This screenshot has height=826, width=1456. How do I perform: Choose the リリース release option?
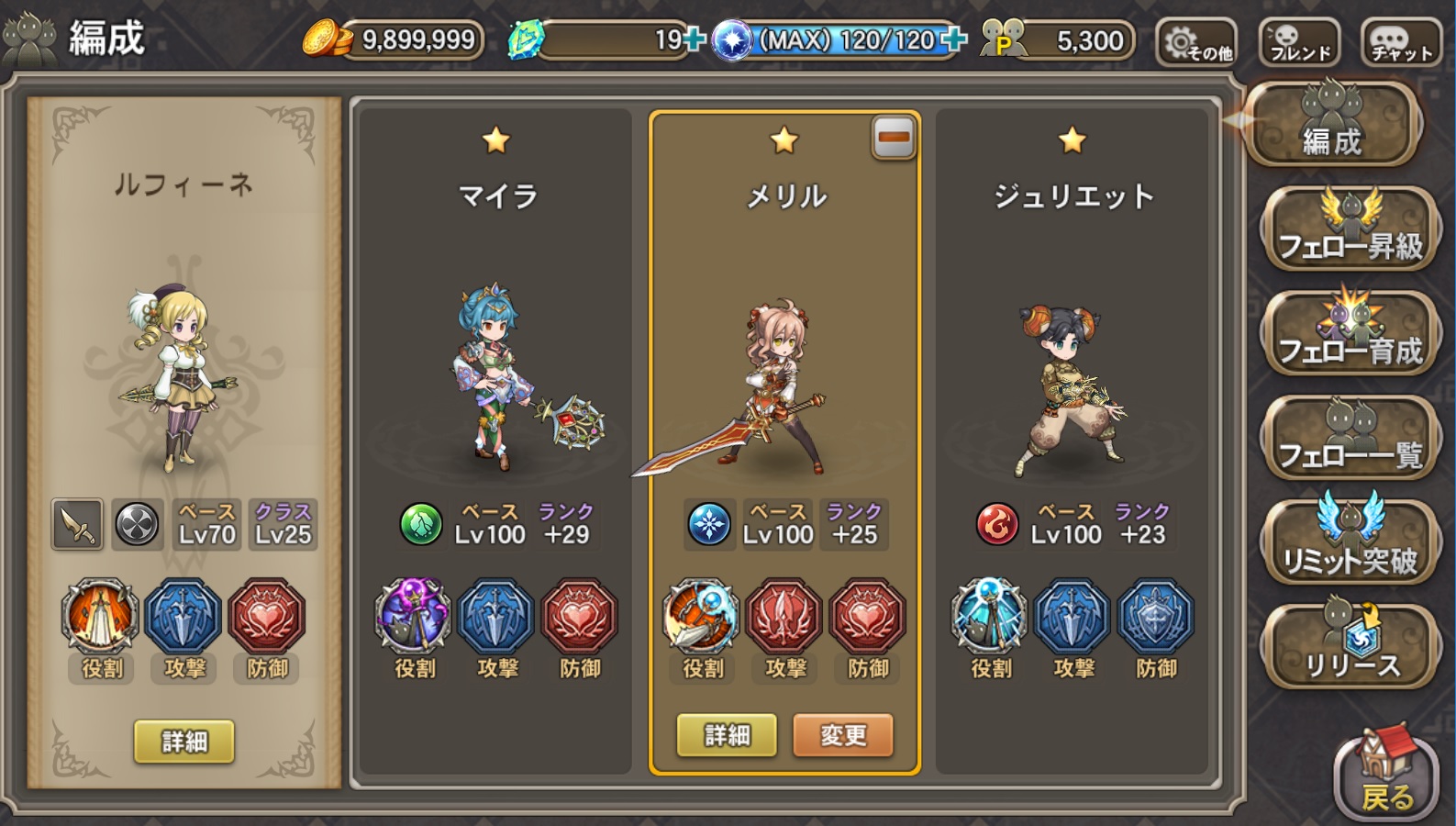[1350, 647]
